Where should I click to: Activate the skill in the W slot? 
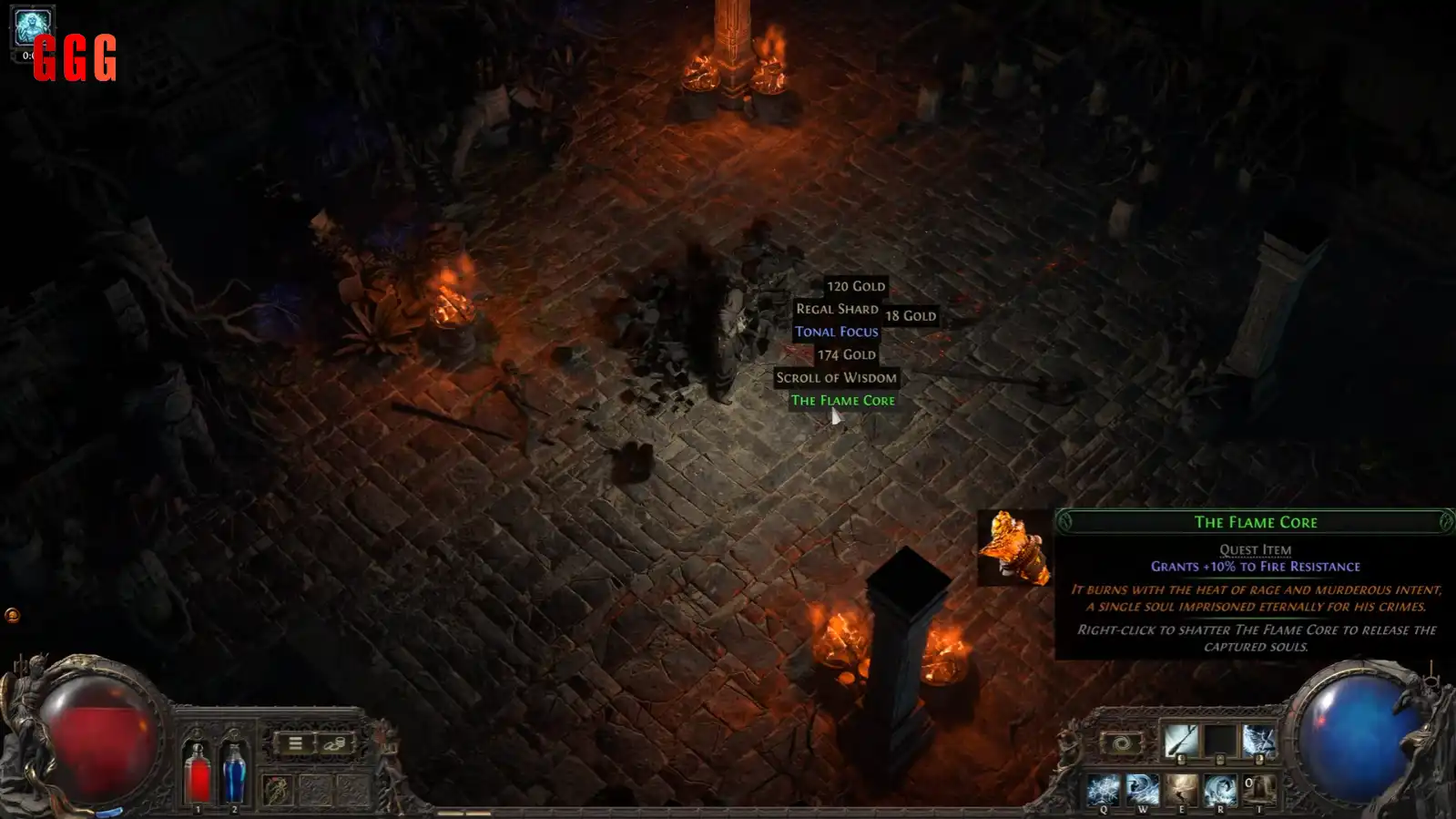(x=1142, y=788)
